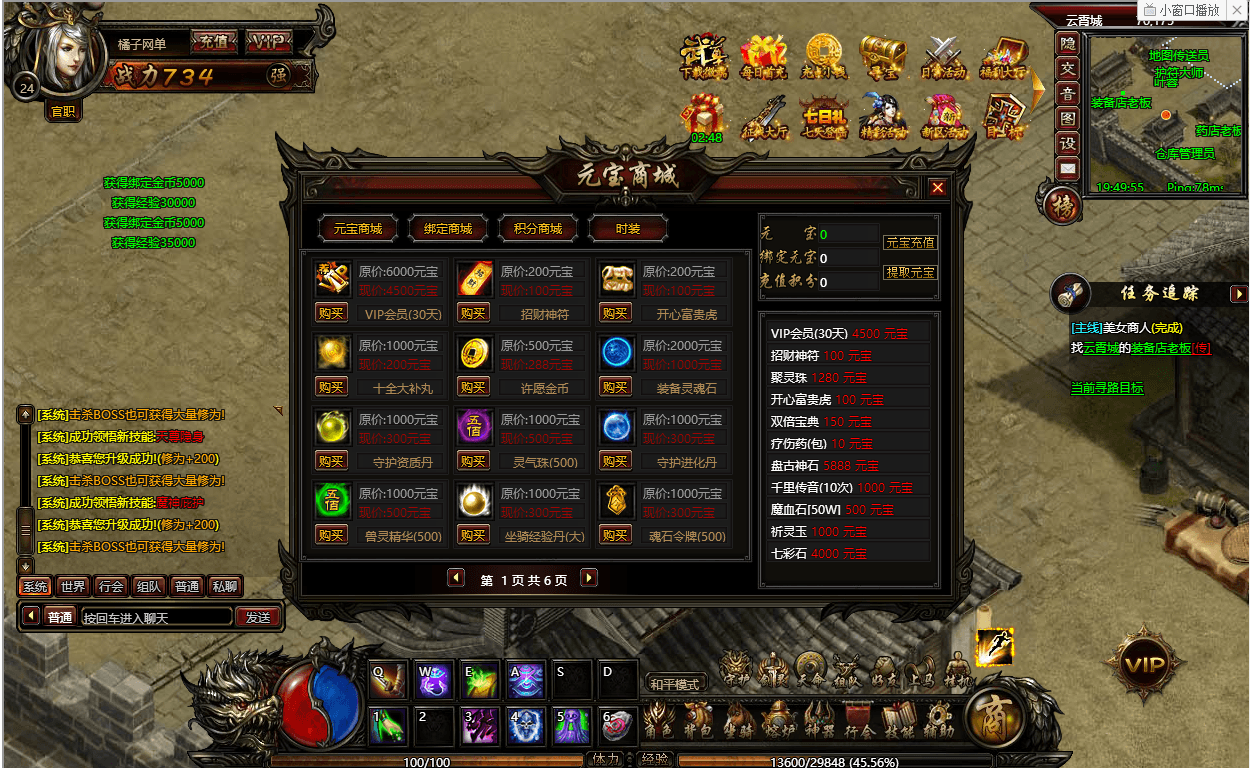Switch to the 绑定商城 tab

pos(447,229)
